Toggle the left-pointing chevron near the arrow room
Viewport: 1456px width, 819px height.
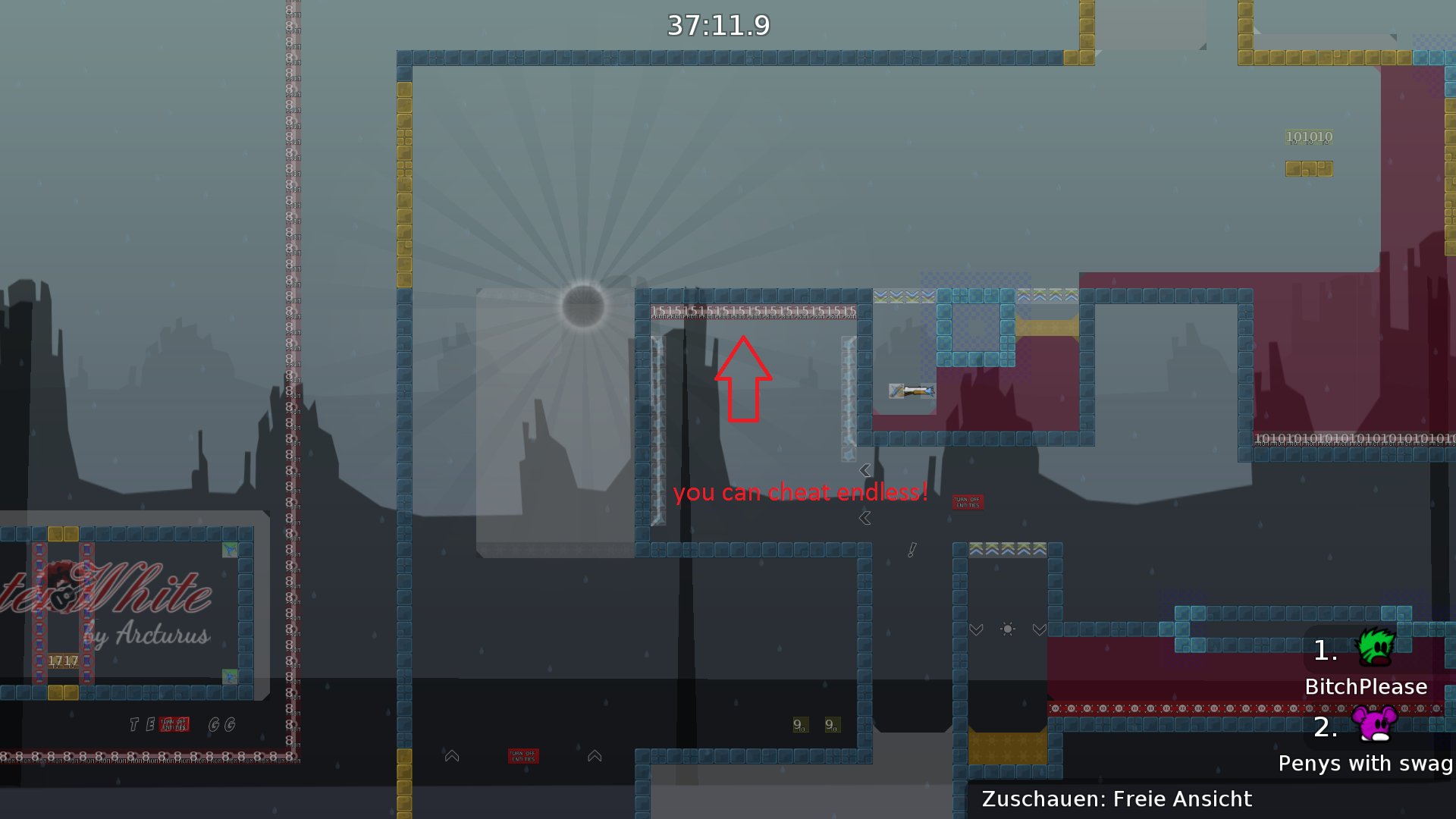click(x=864, y=469)
